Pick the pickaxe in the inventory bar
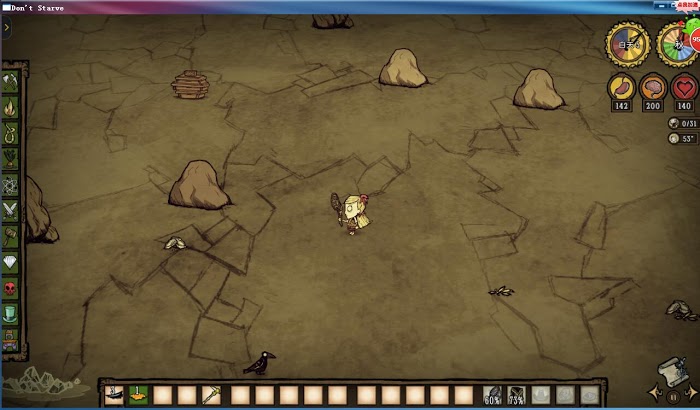 212,395
